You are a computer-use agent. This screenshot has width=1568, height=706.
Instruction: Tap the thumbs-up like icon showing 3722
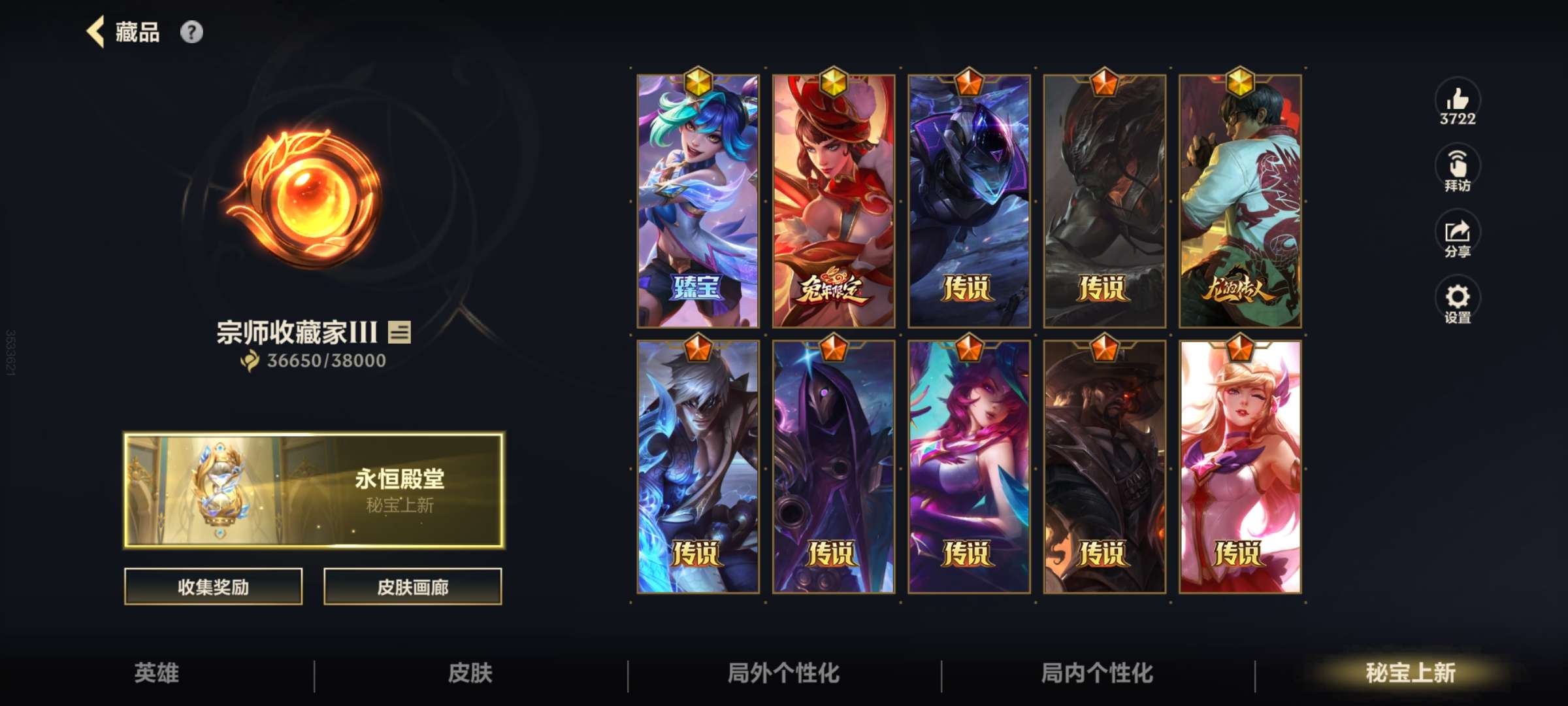click(1460, 103)
